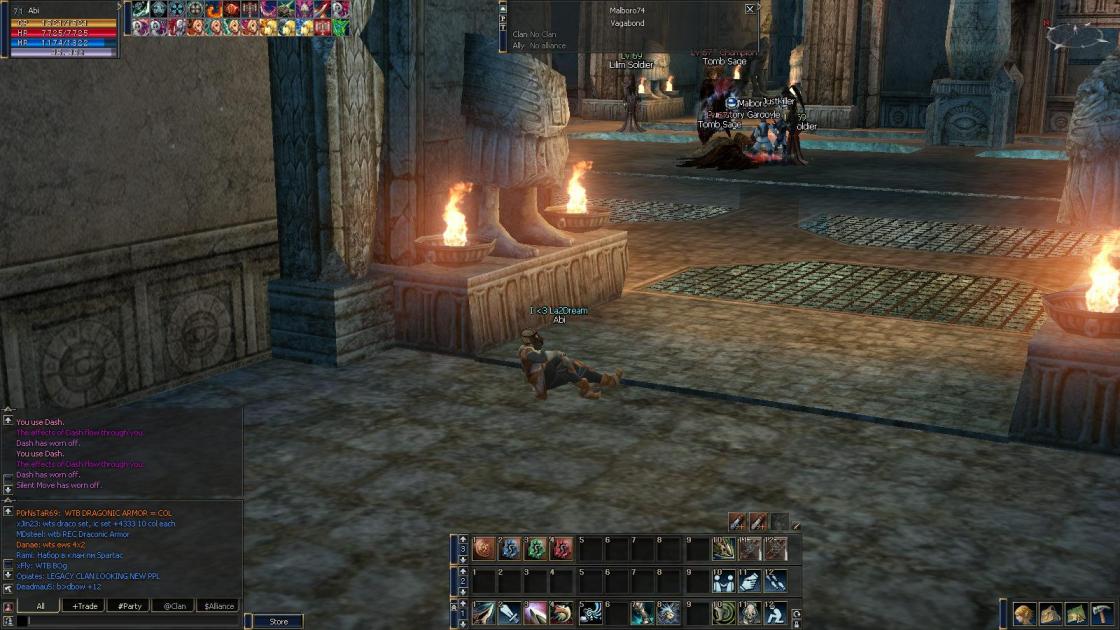This screenshot has width=1120, height=630.
Task: Click the Store button
Action: [279, 621]
